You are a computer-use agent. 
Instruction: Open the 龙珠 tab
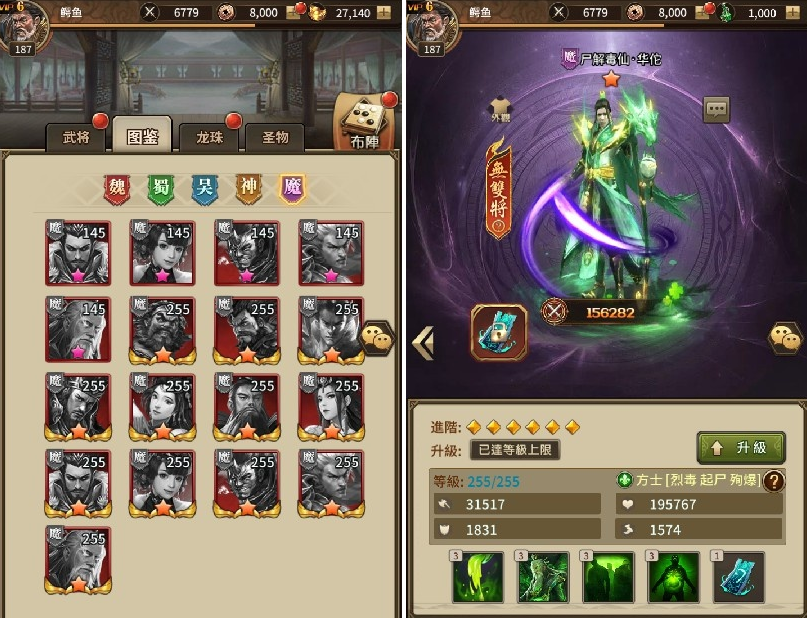209,137
